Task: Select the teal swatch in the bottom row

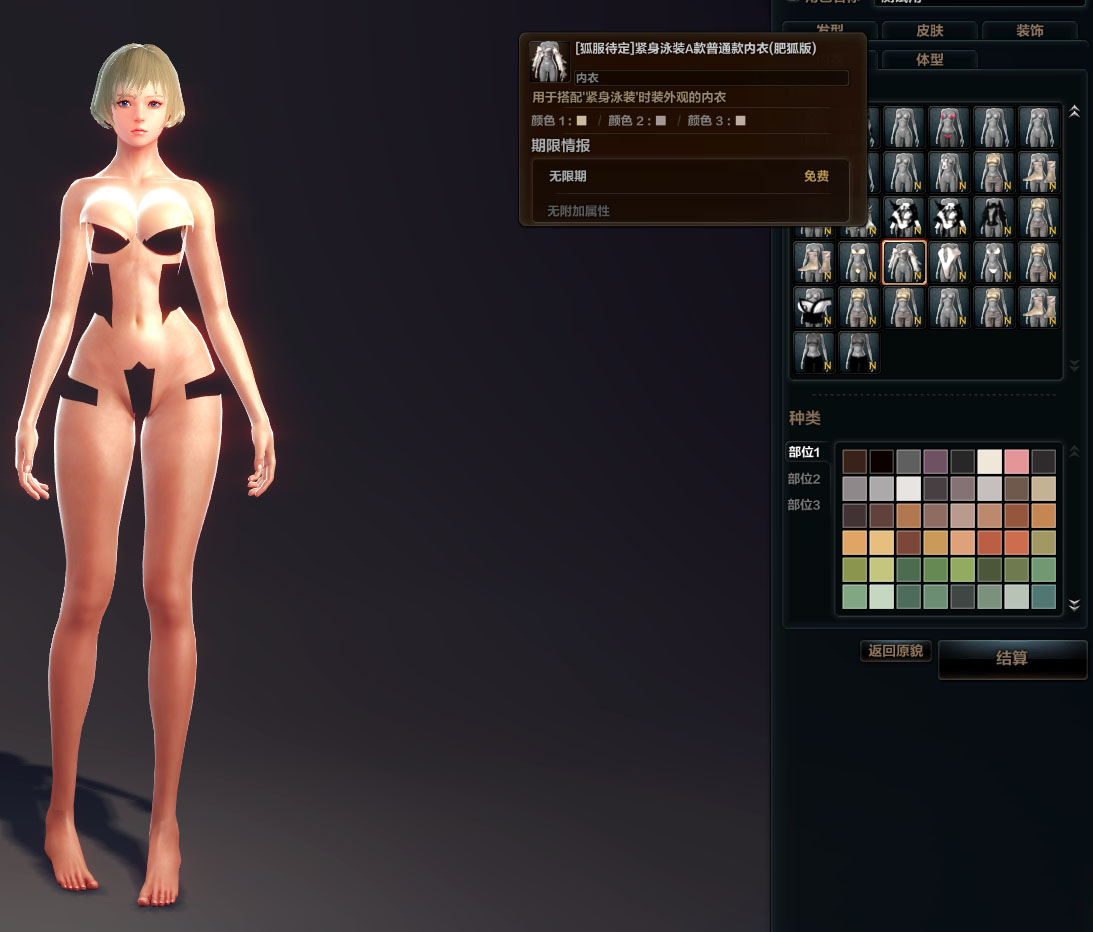Action: point(1043,597)
